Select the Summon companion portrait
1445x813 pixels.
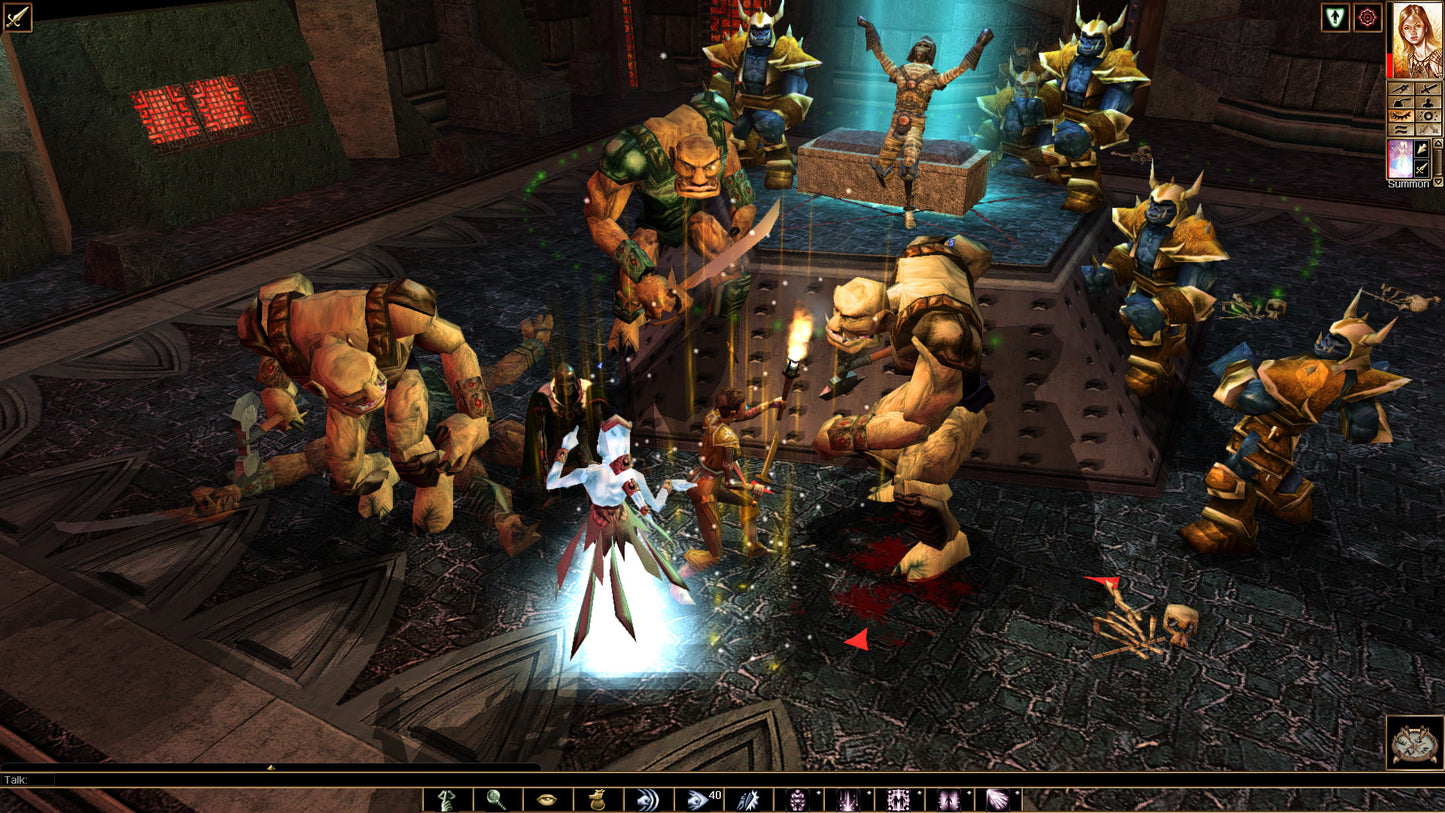point(1400,159)
